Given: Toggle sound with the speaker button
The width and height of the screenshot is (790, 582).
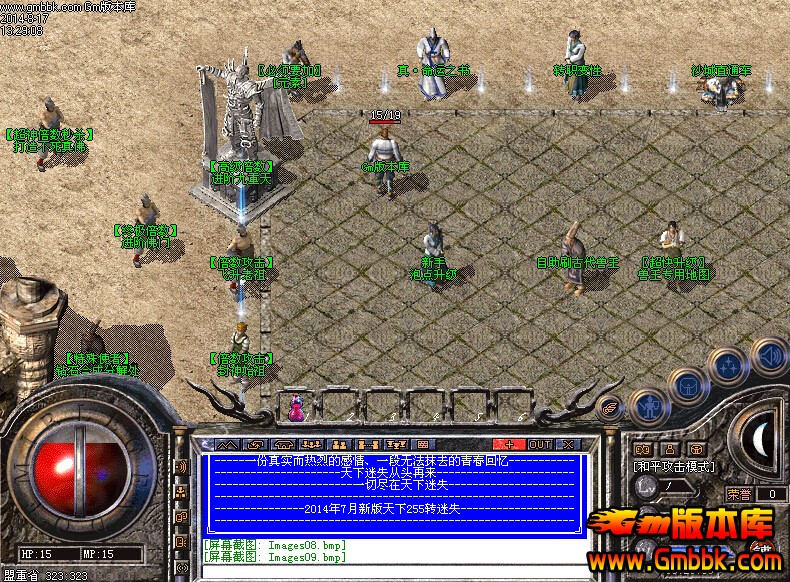Looking at the screenshot, I should pyautogui.click(x=768, y=354).
